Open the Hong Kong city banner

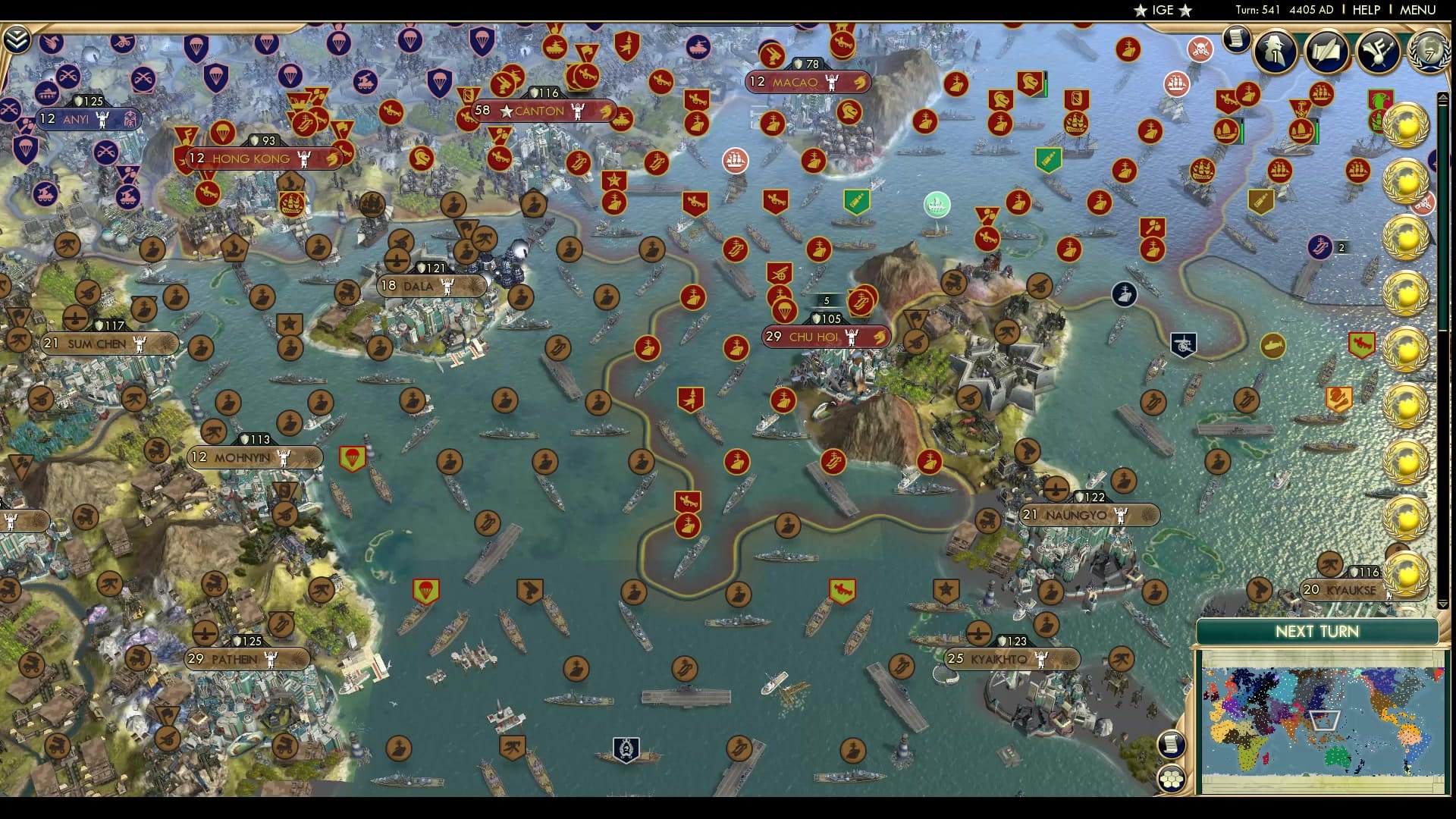click(x=250, y=158)
